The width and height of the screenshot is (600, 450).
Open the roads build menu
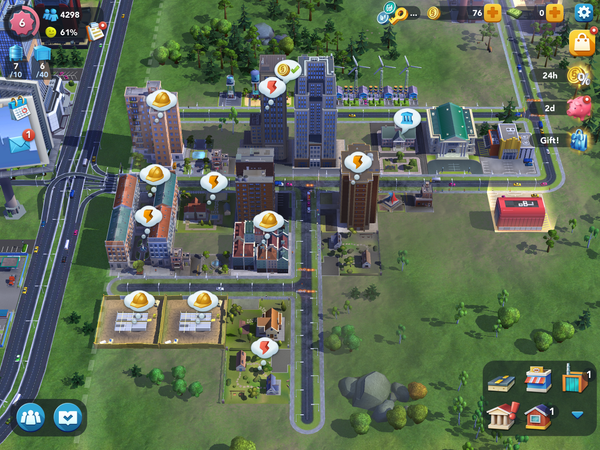pyautogui.click(x=500, y=381)
